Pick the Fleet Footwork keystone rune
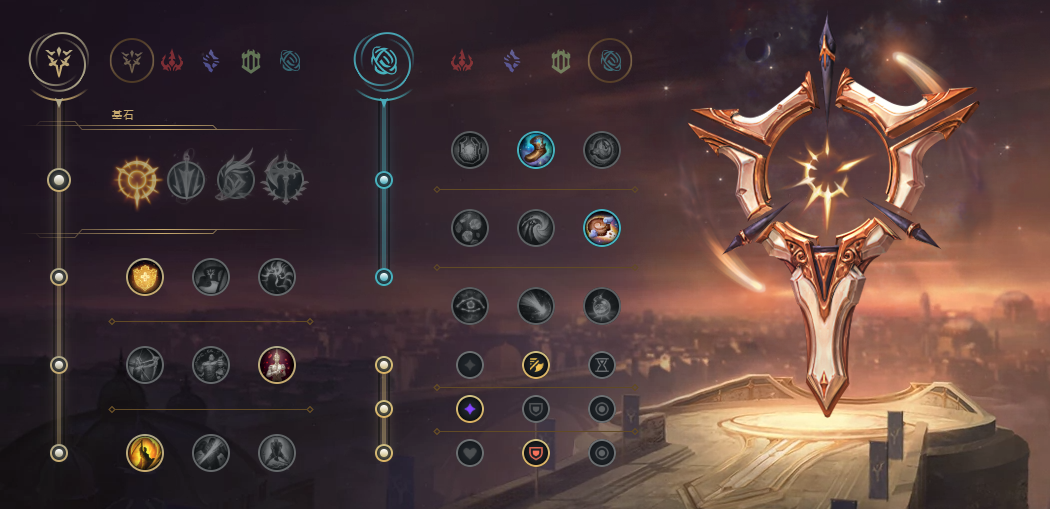 (x=235, y=180)
